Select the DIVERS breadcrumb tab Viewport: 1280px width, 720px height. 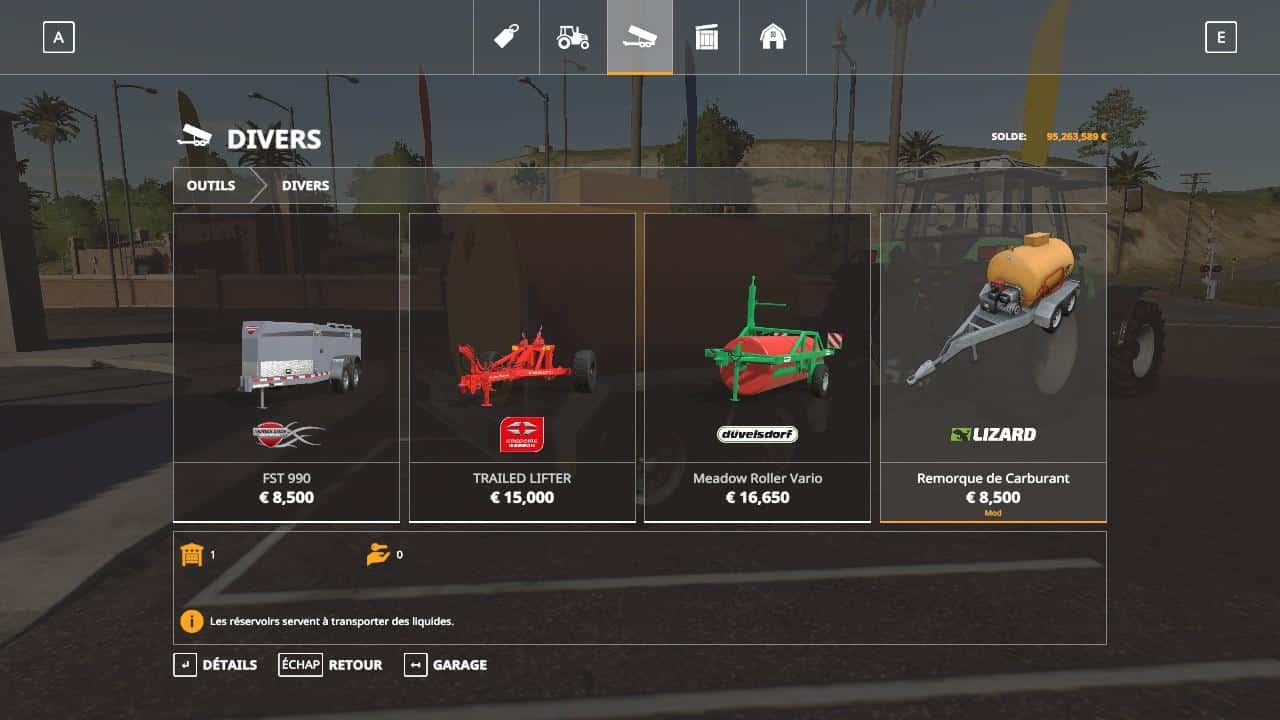pyautogui.click(x=305, y=185)
